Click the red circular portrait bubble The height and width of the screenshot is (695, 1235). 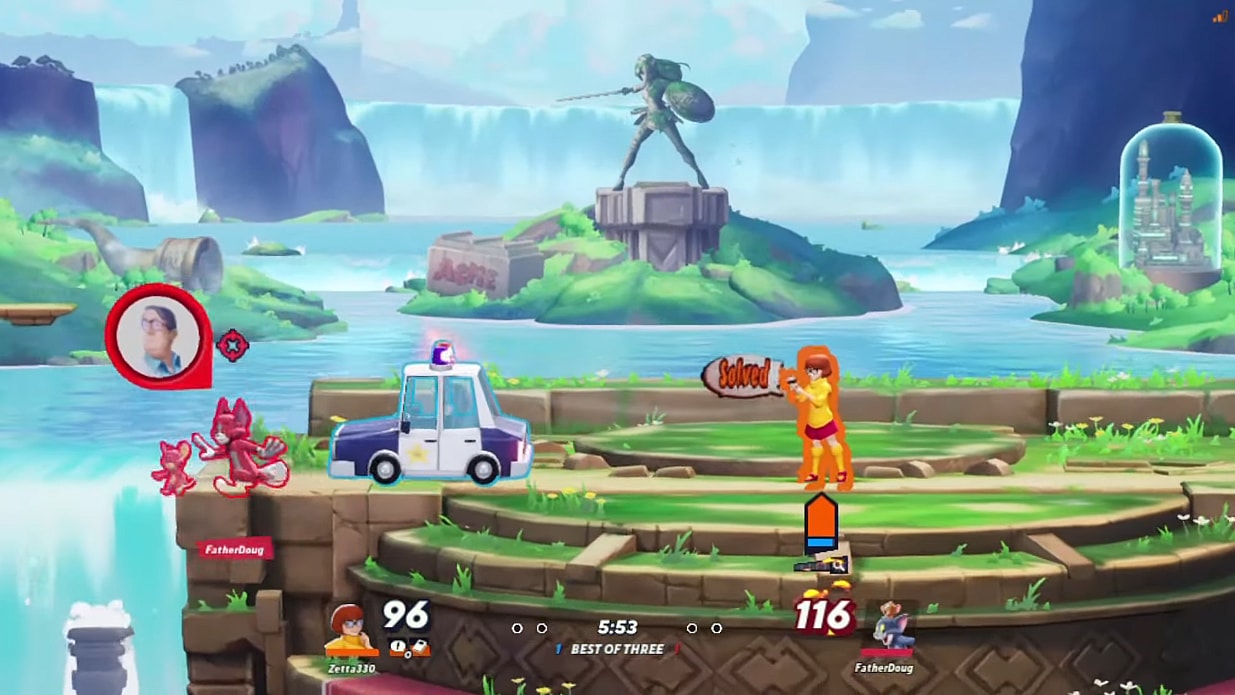point(159,334)
